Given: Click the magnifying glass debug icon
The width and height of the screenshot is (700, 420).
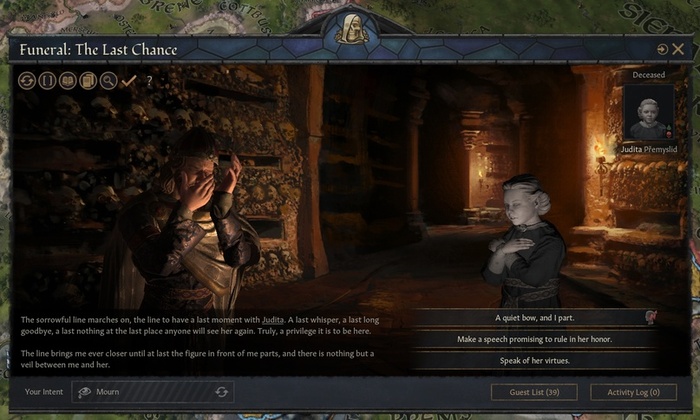Looking at the screenshot, I should point(108,81).
